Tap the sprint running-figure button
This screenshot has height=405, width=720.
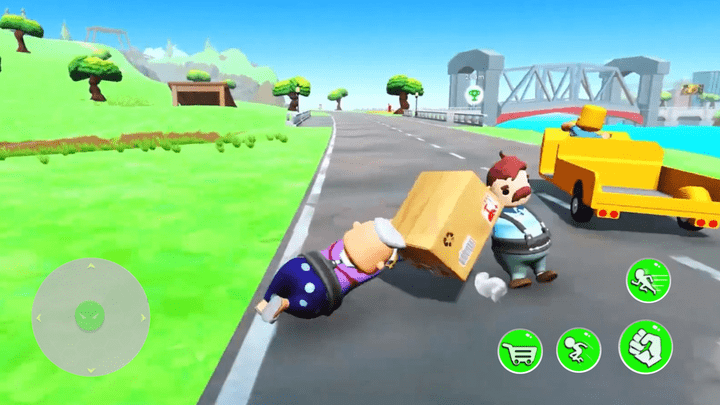(x=648, y=279)
